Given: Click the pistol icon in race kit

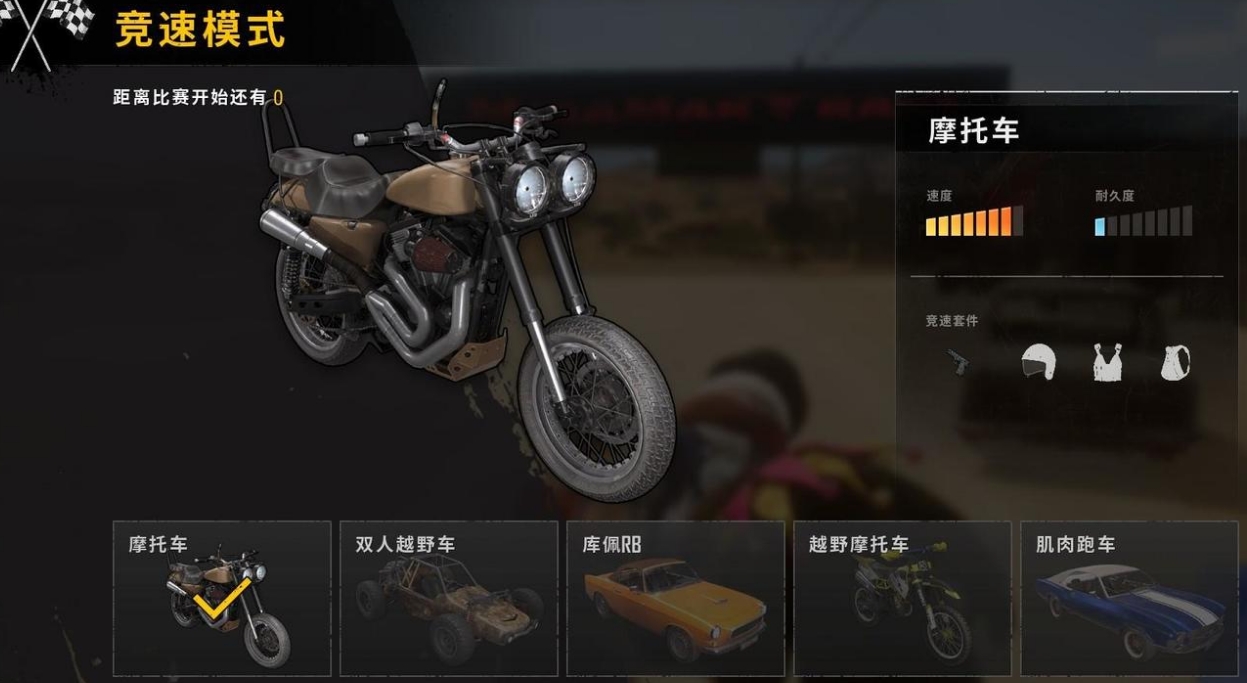Looking at the screenshot, I should 958,361.
